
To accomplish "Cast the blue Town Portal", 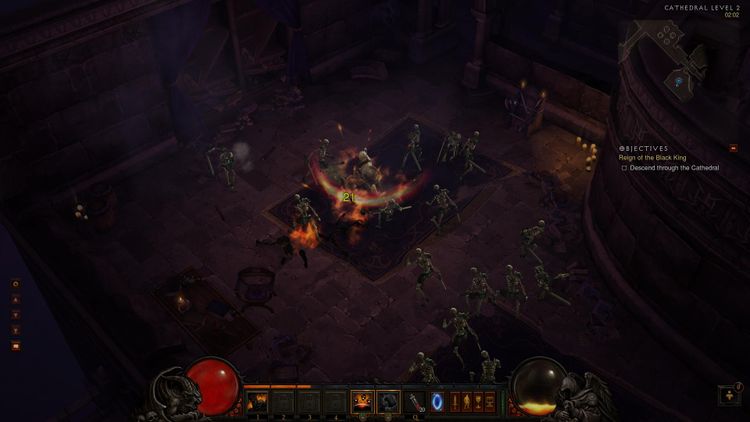I will pyautogui.click(x=436, y=402).
